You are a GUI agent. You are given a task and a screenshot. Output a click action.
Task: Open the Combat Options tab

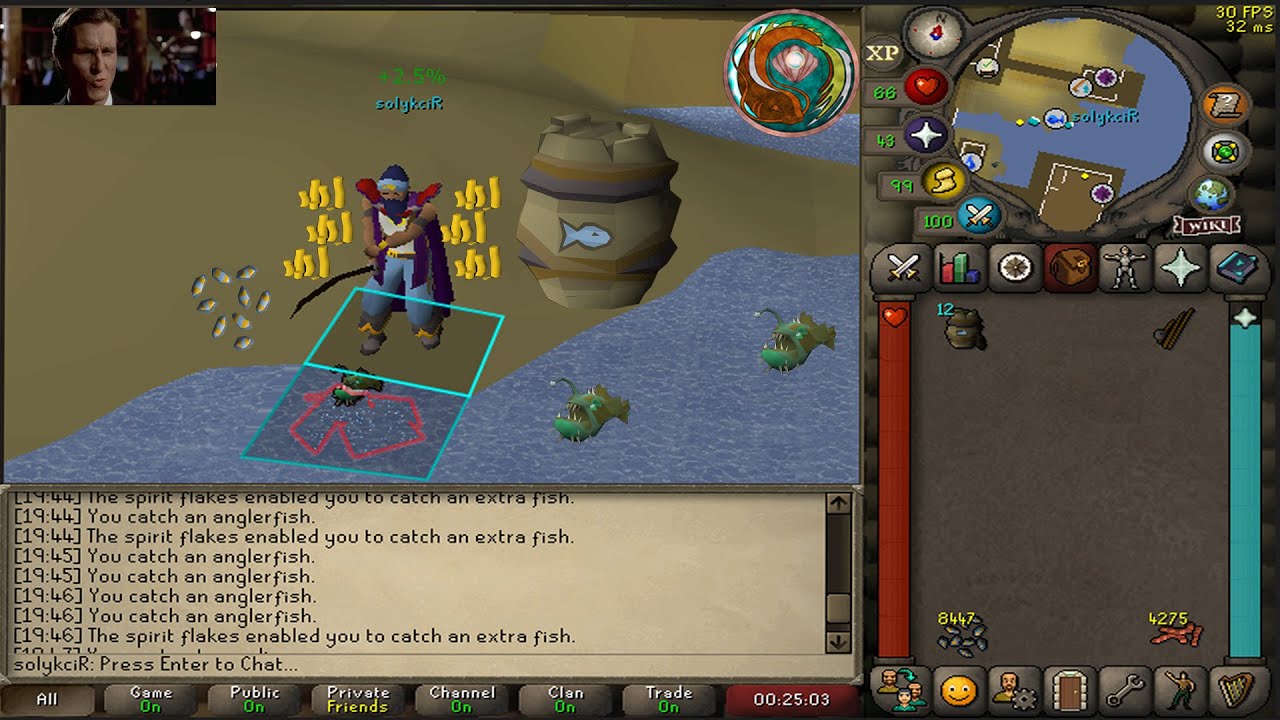pos(904,269)
